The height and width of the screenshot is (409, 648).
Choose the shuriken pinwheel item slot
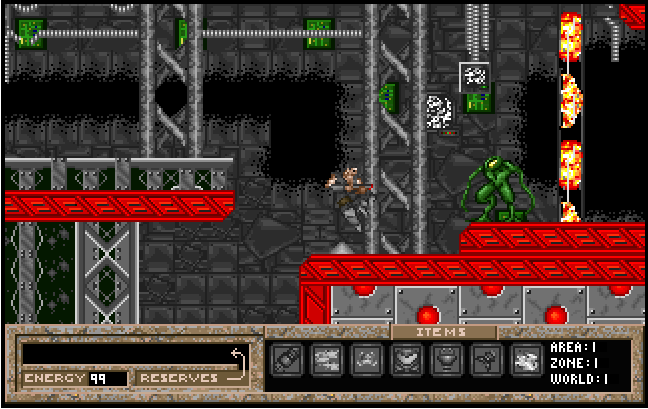click(486, 360)
